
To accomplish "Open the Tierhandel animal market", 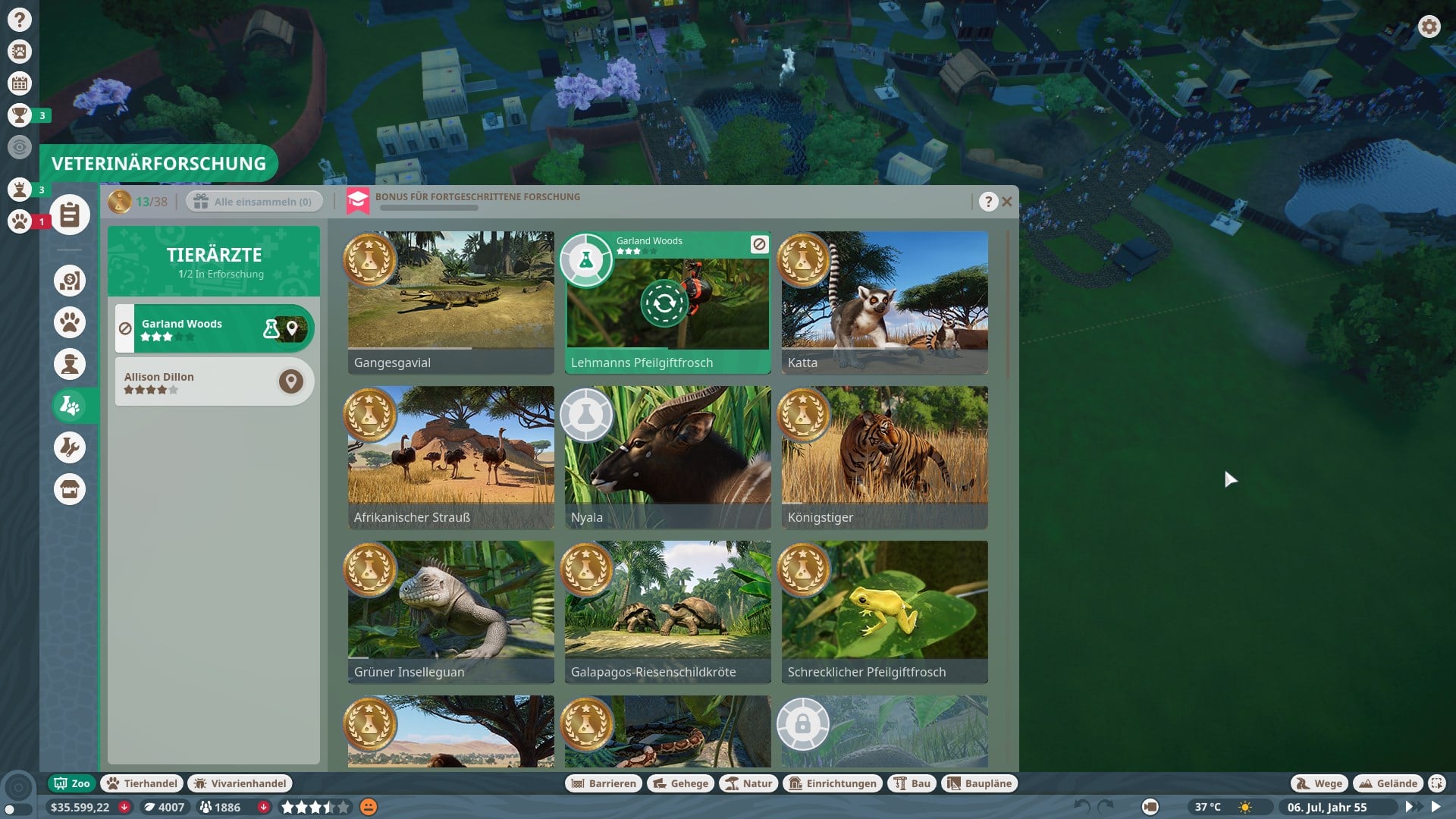I will [143, 783].
